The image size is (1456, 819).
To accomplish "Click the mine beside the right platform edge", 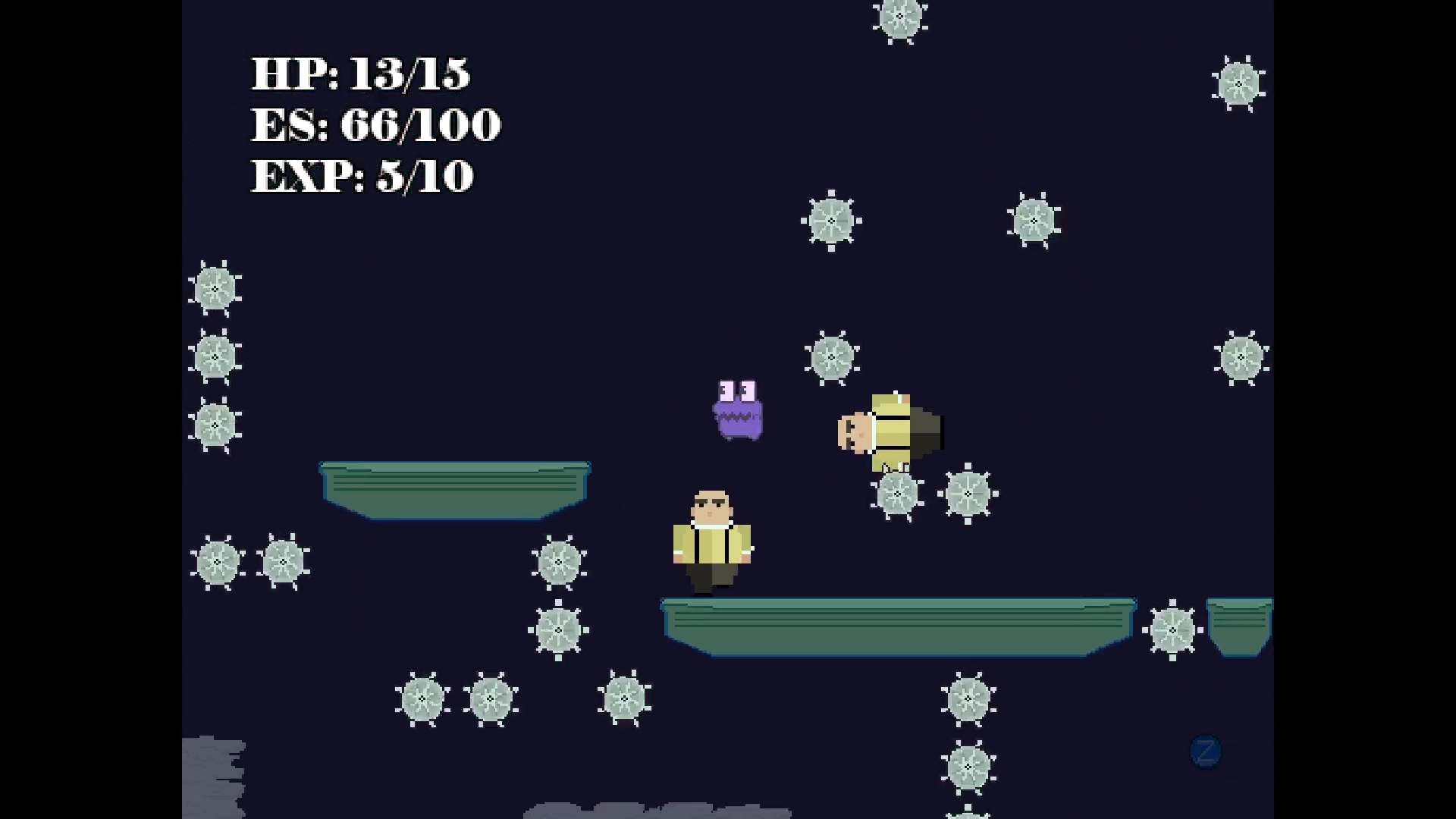I will [1172, 629].
